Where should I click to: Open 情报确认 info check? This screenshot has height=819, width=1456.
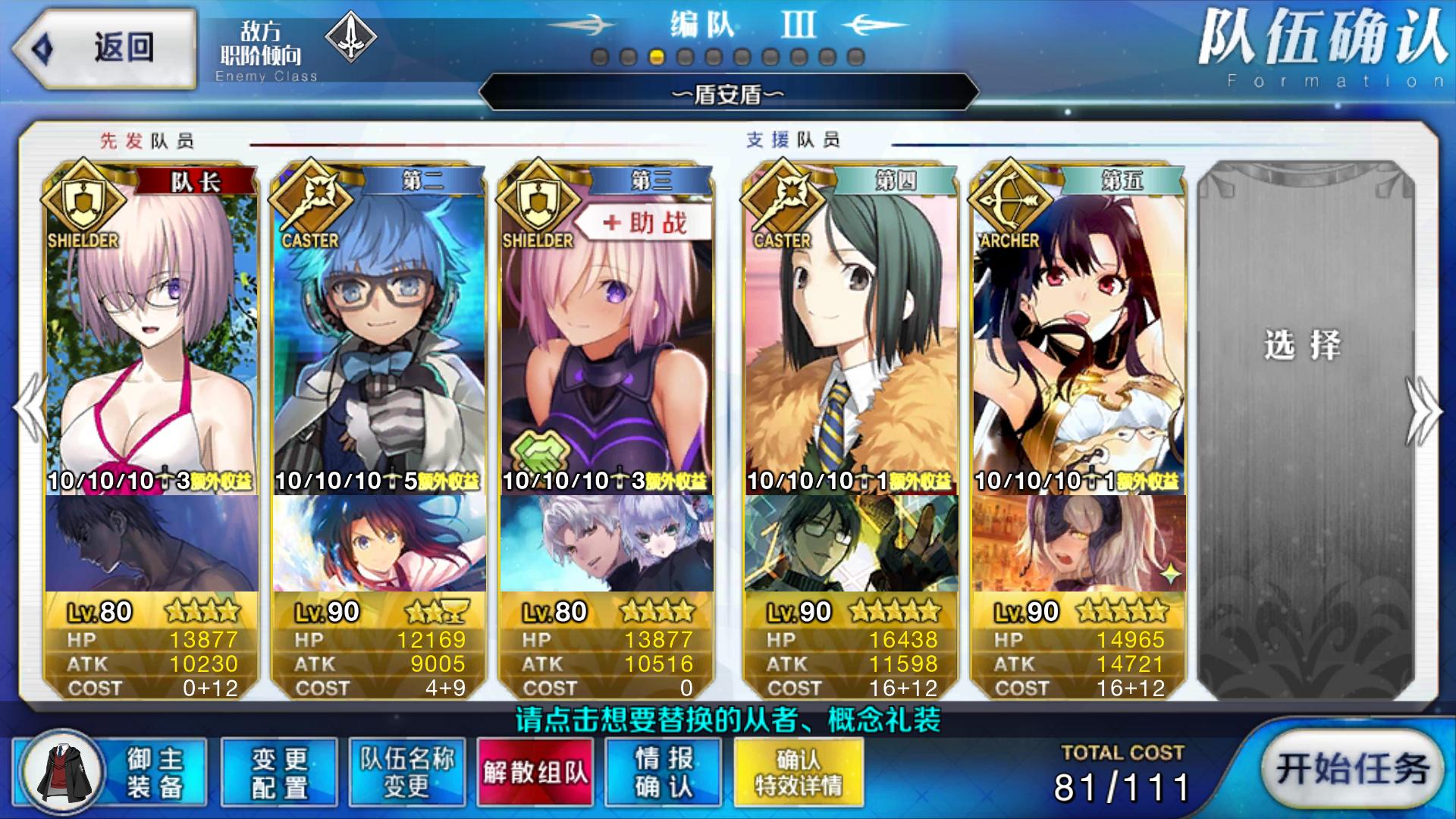click(664, 772)
